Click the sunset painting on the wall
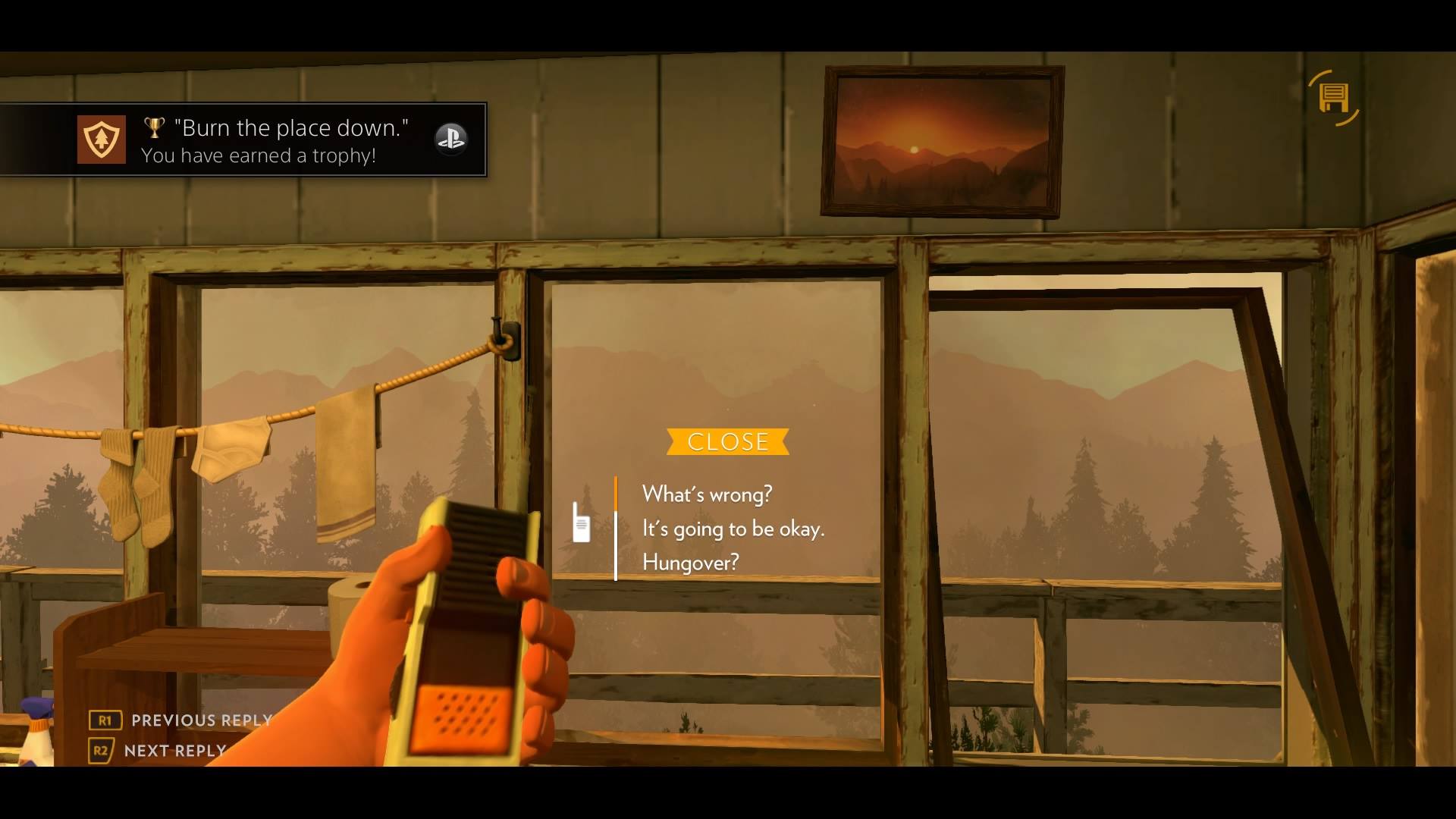The height and width of the screenshot is (819, 1456). 943,143
